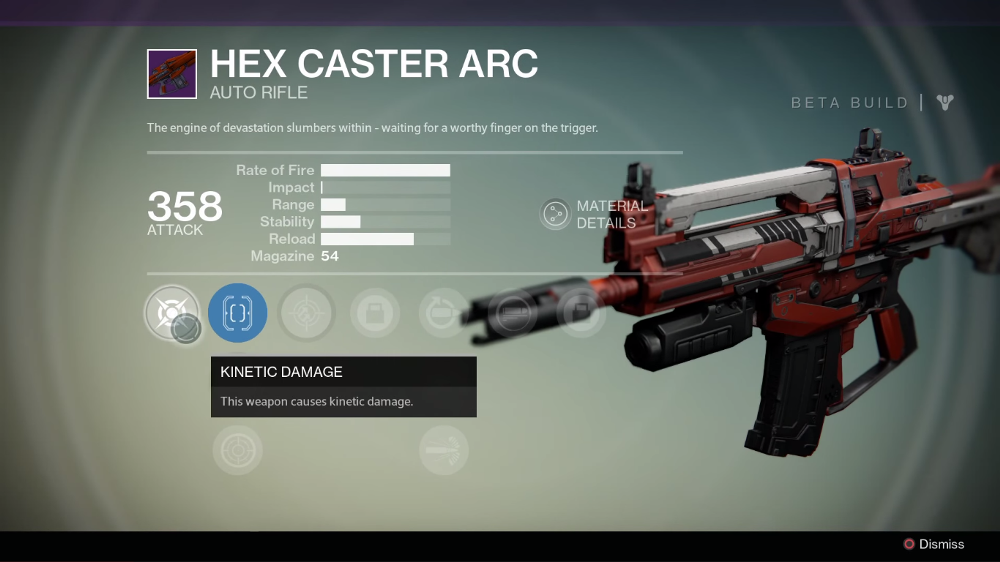This screenshot has width=1000, height=562.
Task: Choose the bullet spray perk node
Action: (x=443, y=449)
